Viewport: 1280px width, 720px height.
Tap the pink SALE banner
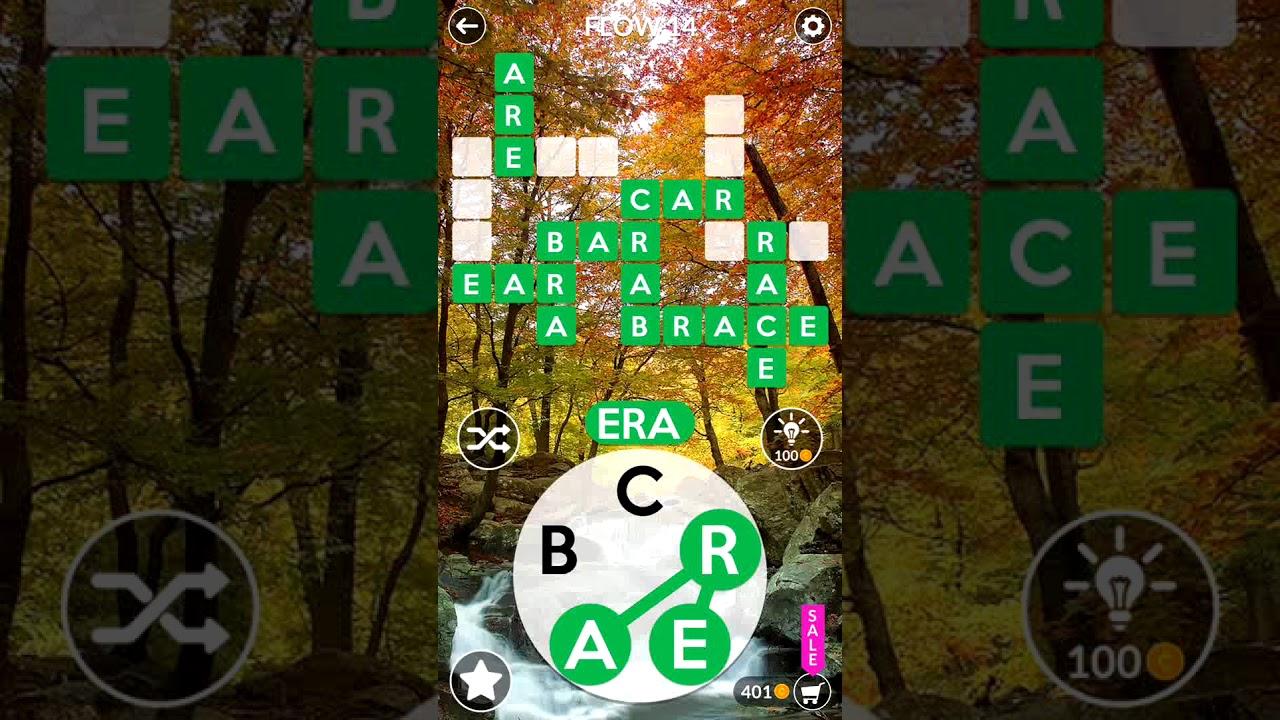click(812, 637)
